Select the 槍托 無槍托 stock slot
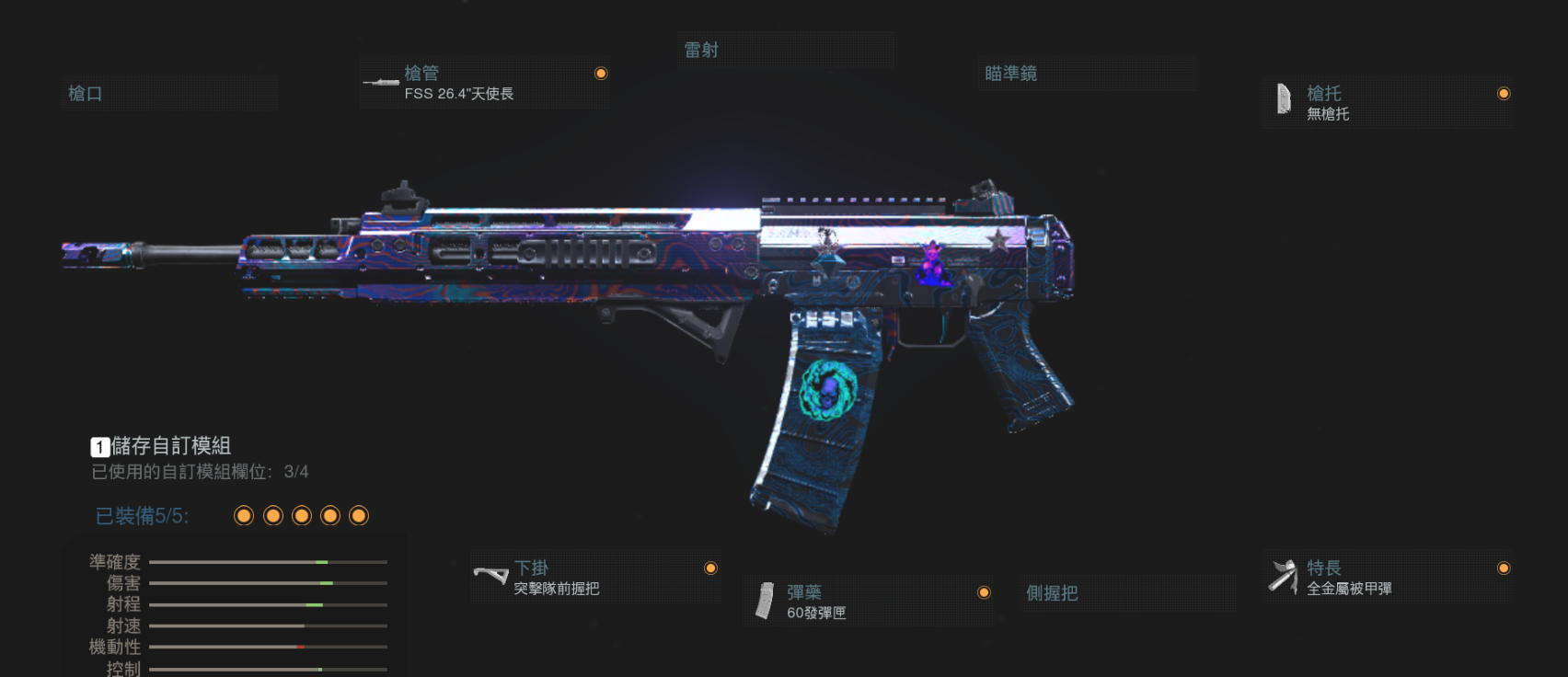Viewport: 1568px width, 677px height. pos(1388,103)
